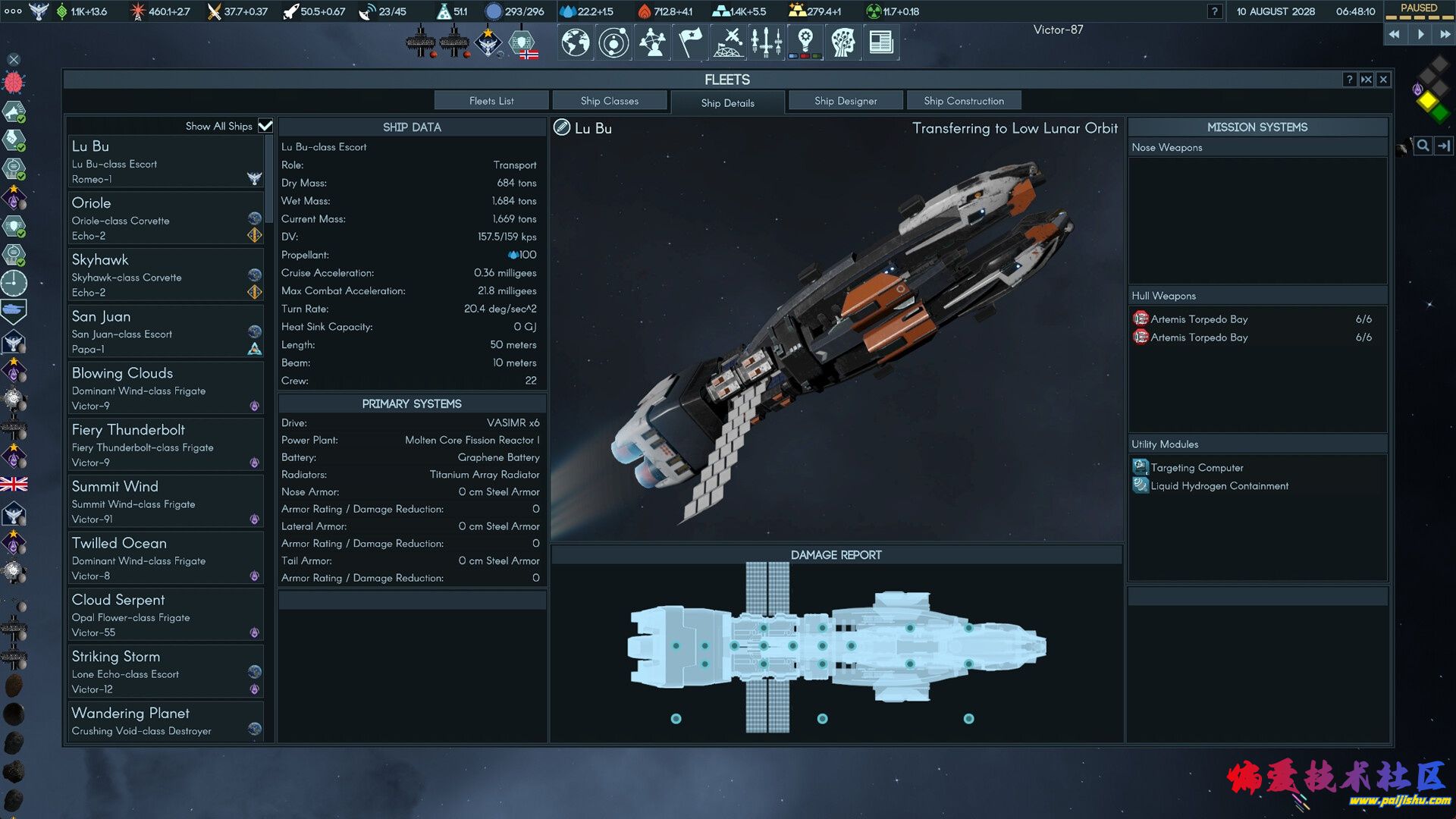This screenshot has height=819, width=1456.
Task: Close the Fleets window
Action: tap(1383, 80)
